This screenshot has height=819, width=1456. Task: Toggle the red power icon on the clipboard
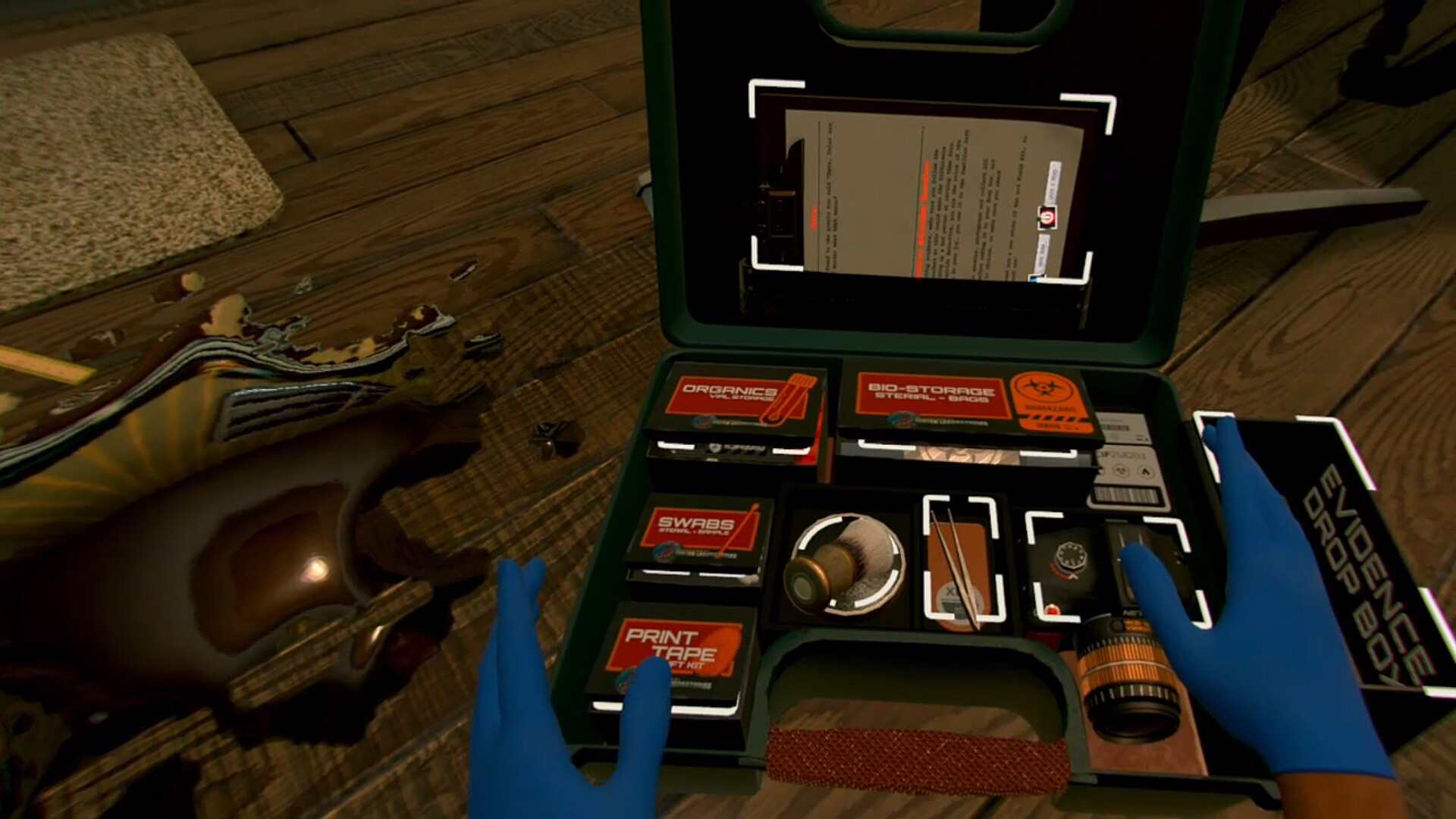point(1048,218)
